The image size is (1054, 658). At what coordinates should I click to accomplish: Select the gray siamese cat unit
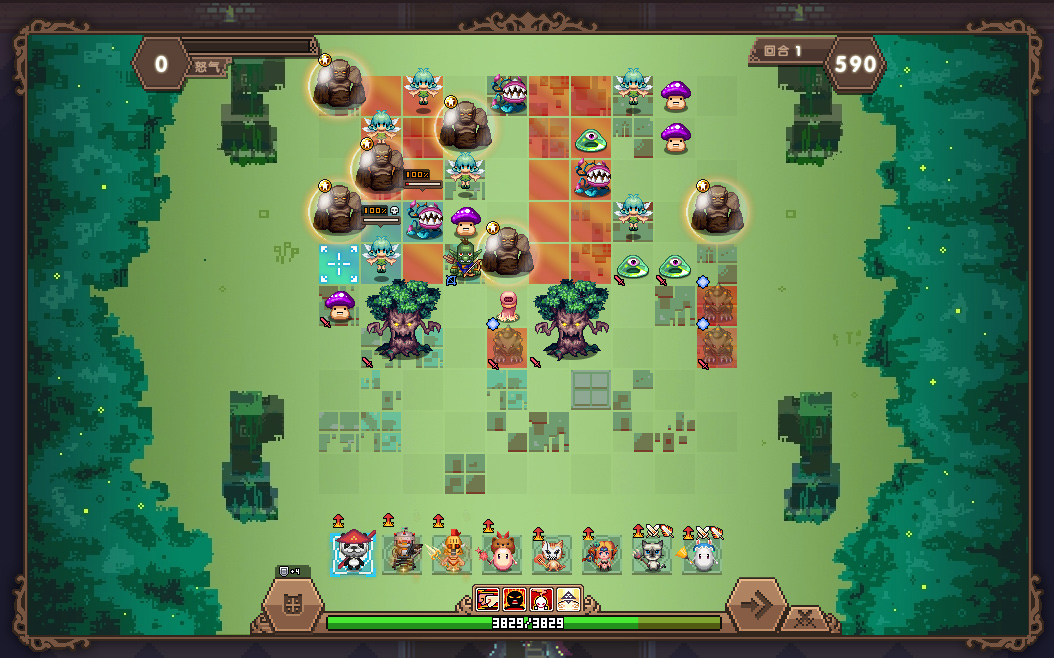point(652,554)
